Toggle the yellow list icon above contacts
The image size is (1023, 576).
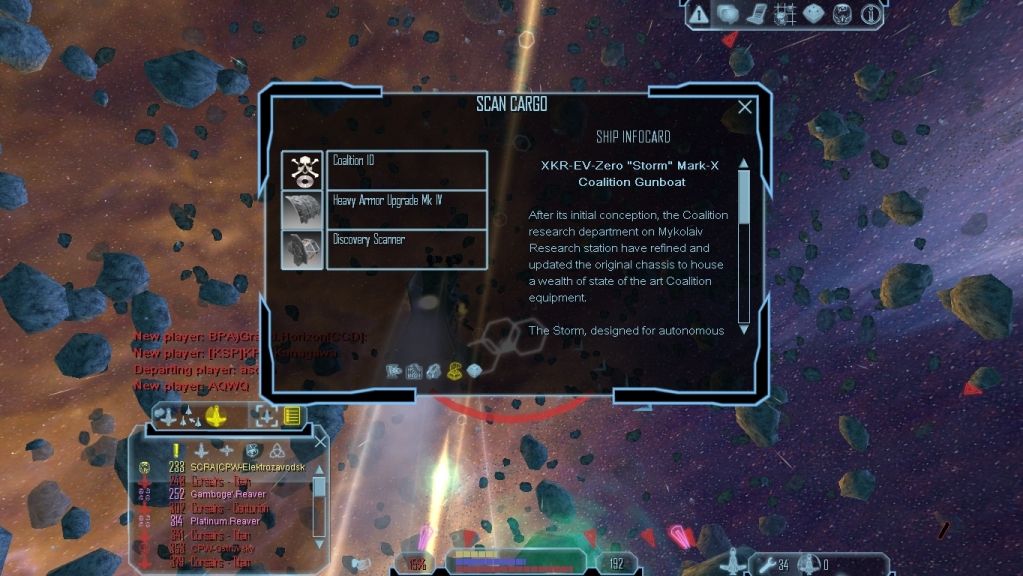tap(293, 415)
